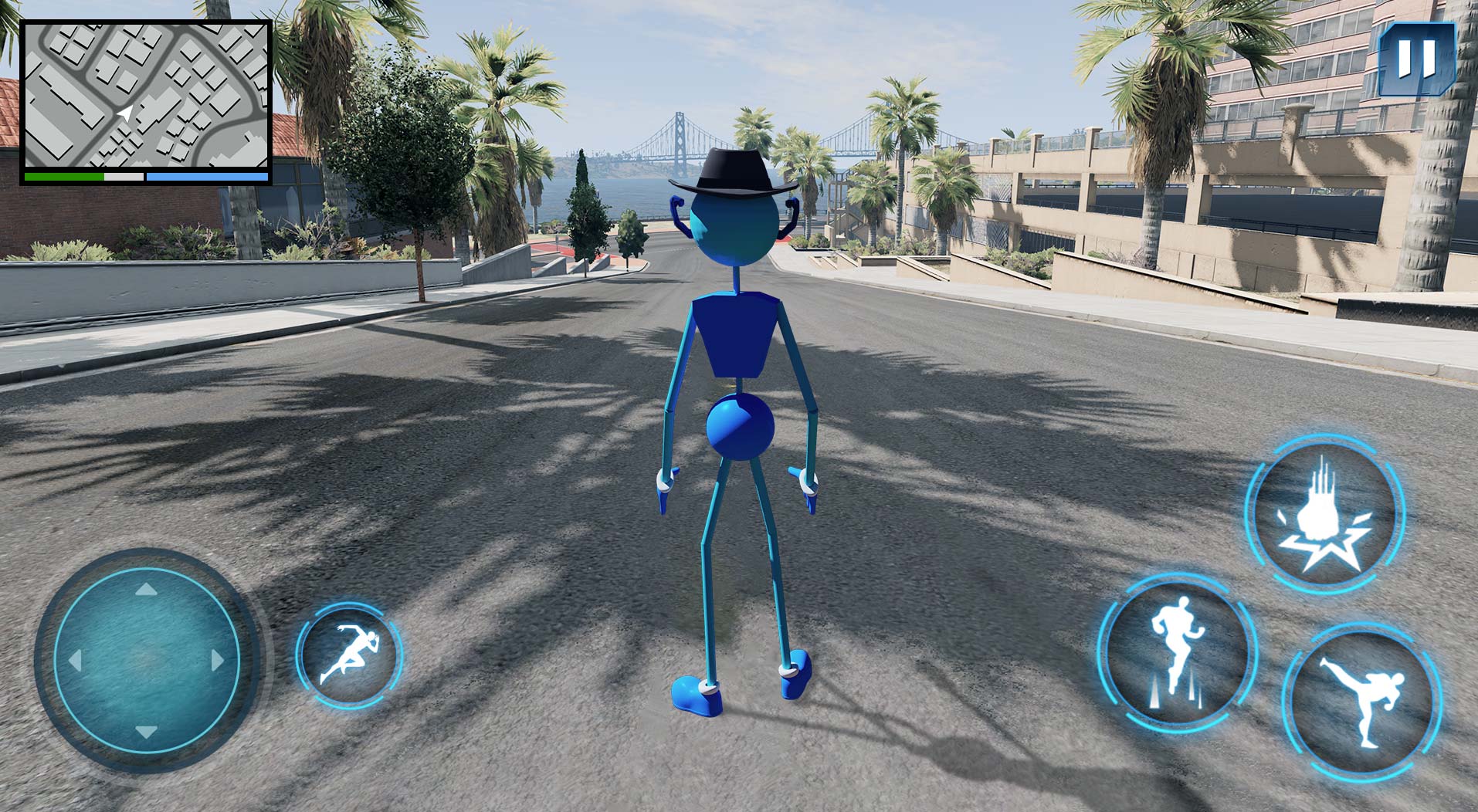
Task: Use the high kick attack
Action: click(1361, 701)
